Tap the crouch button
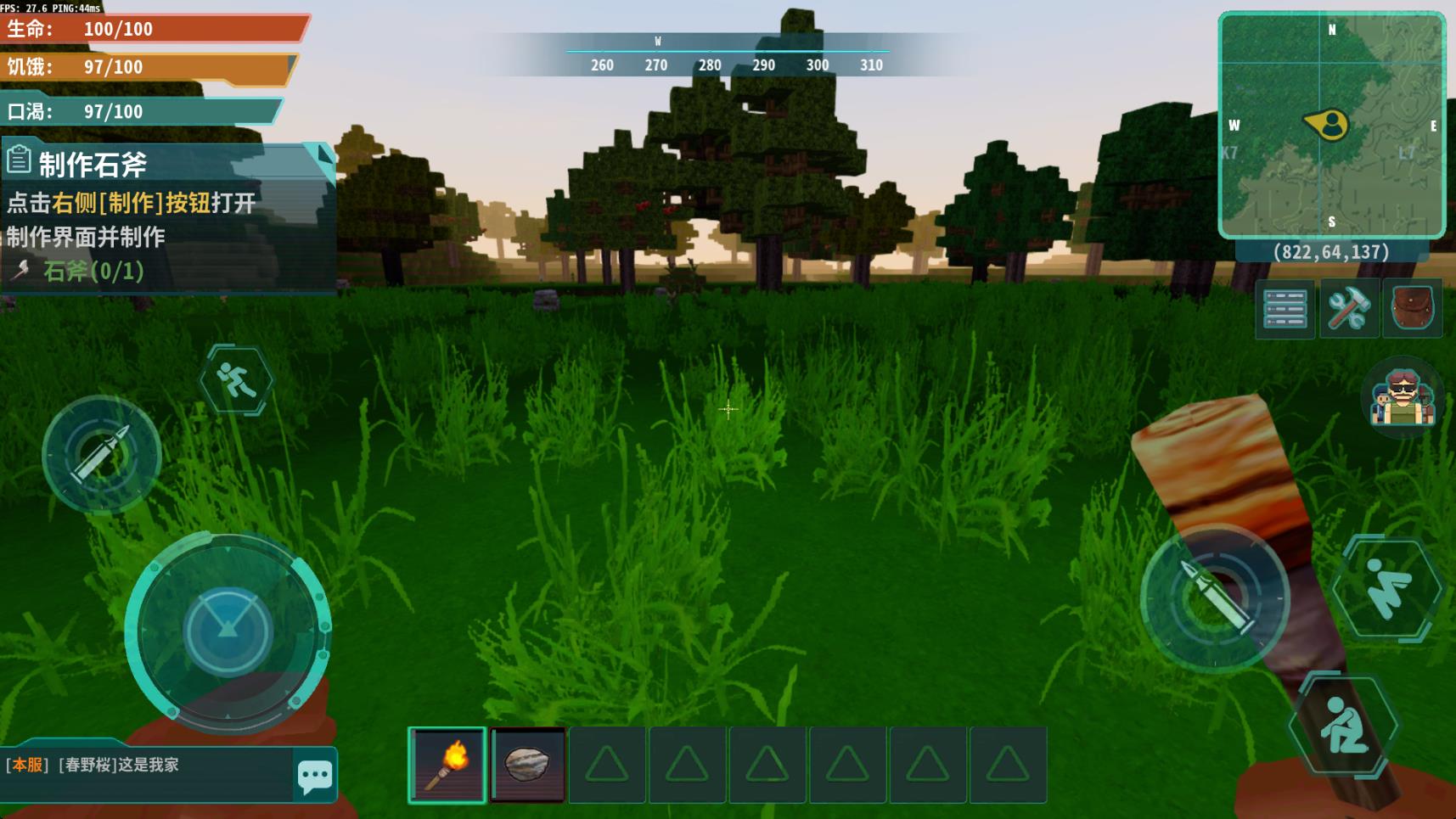This screenshot has width=1456, height=819. (x=1343, y=724)
